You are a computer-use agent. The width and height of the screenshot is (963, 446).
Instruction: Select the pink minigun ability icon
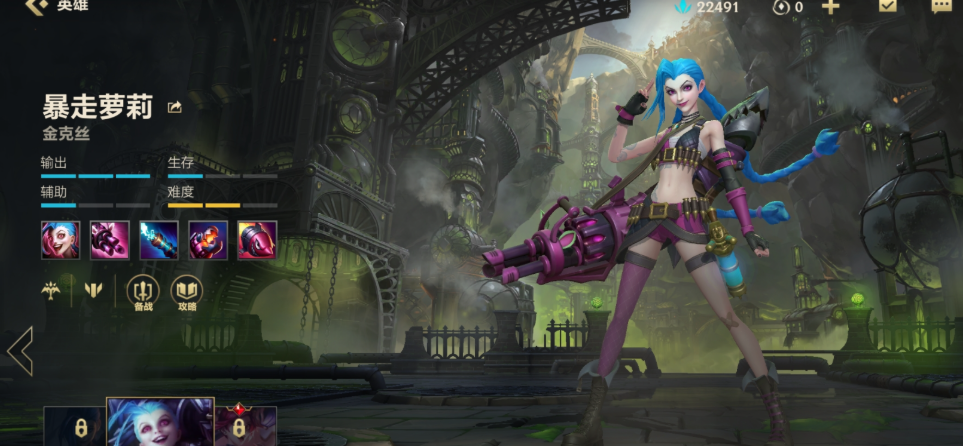pos(110,240)
